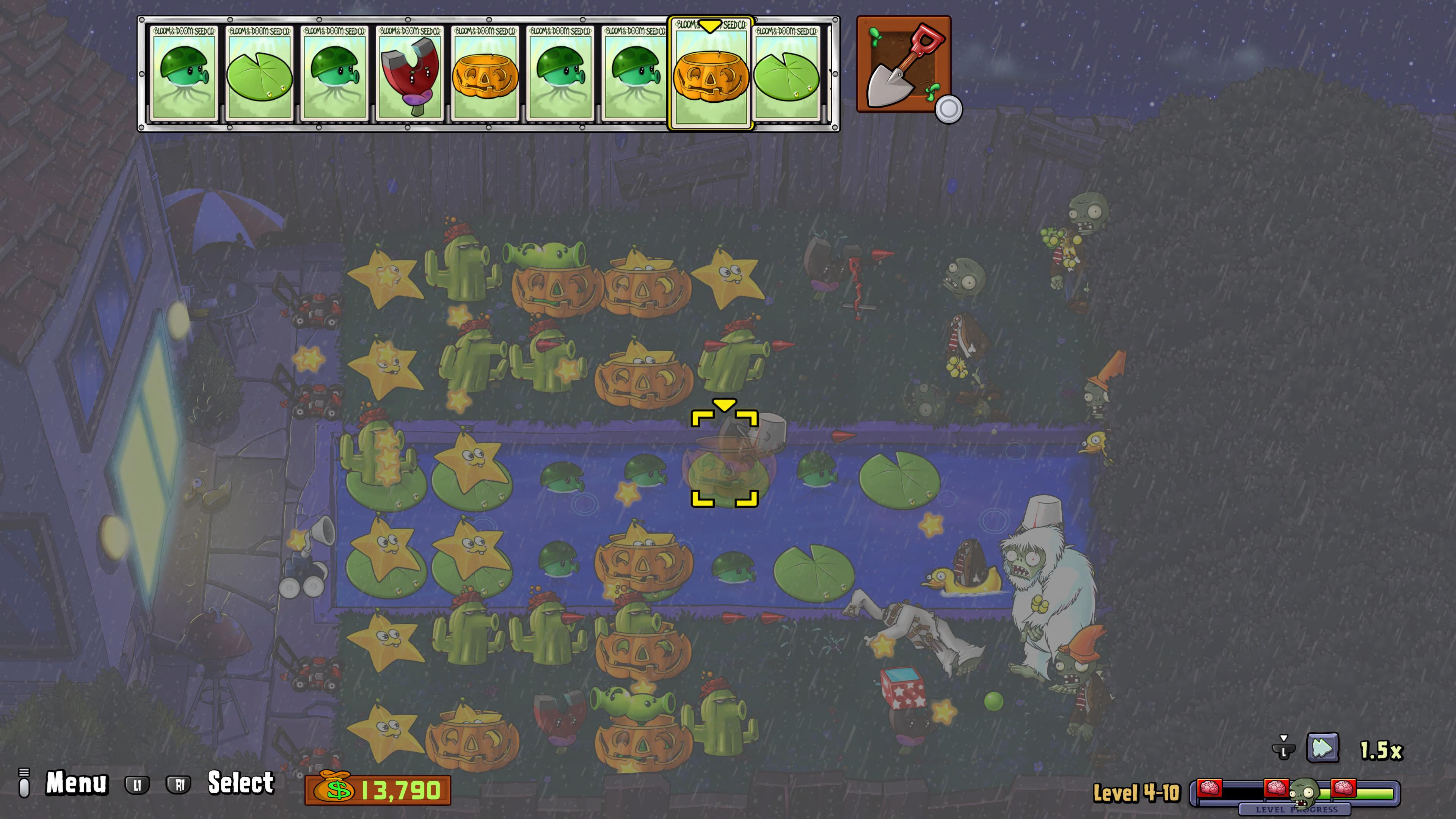
Task: Select the Magnet-shroom seed packet
Action: click(x=410, y=74)
